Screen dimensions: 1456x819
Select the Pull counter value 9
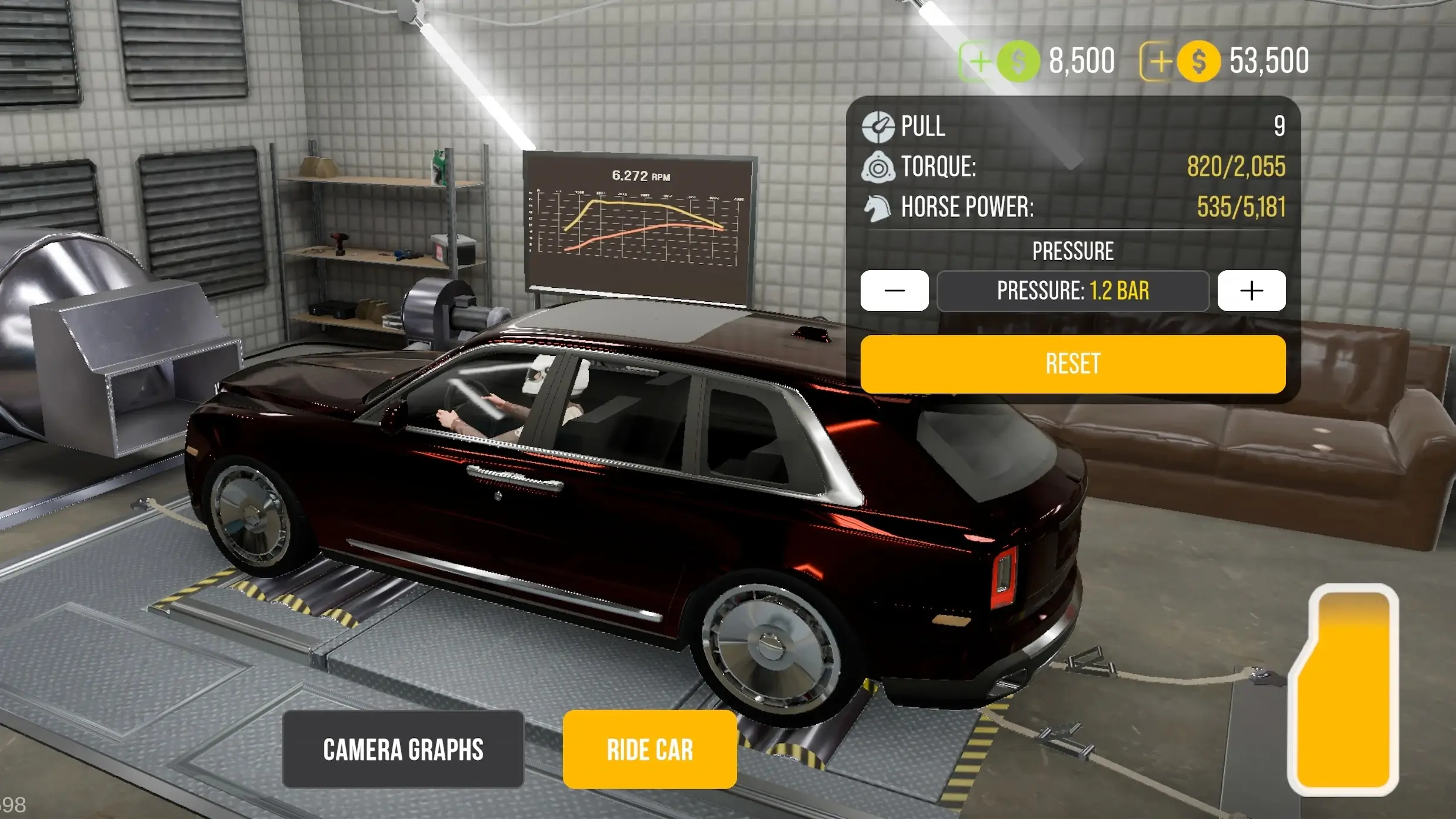(1280, 126)
